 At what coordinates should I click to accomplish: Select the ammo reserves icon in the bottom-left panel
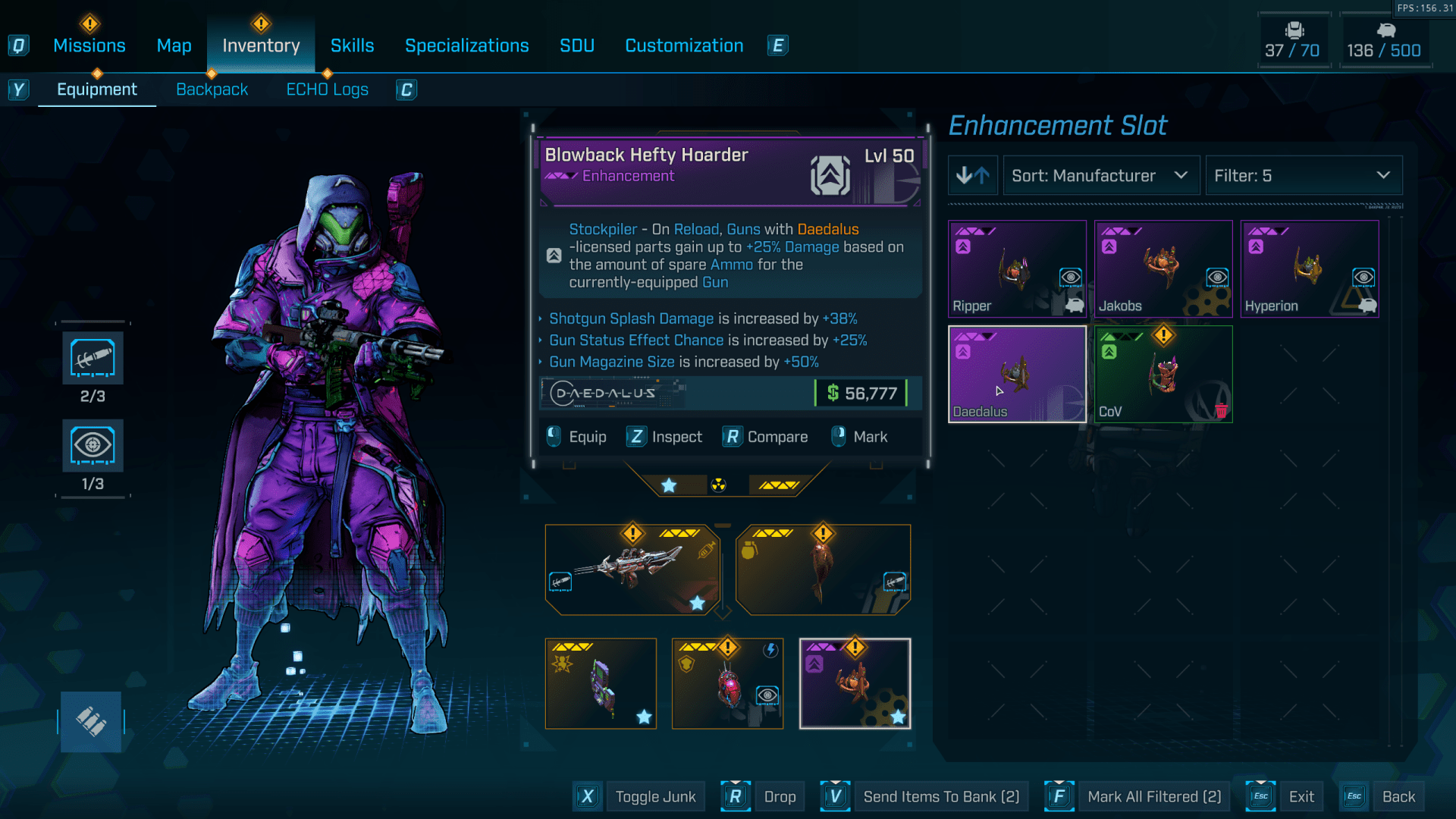click(91, 721)
